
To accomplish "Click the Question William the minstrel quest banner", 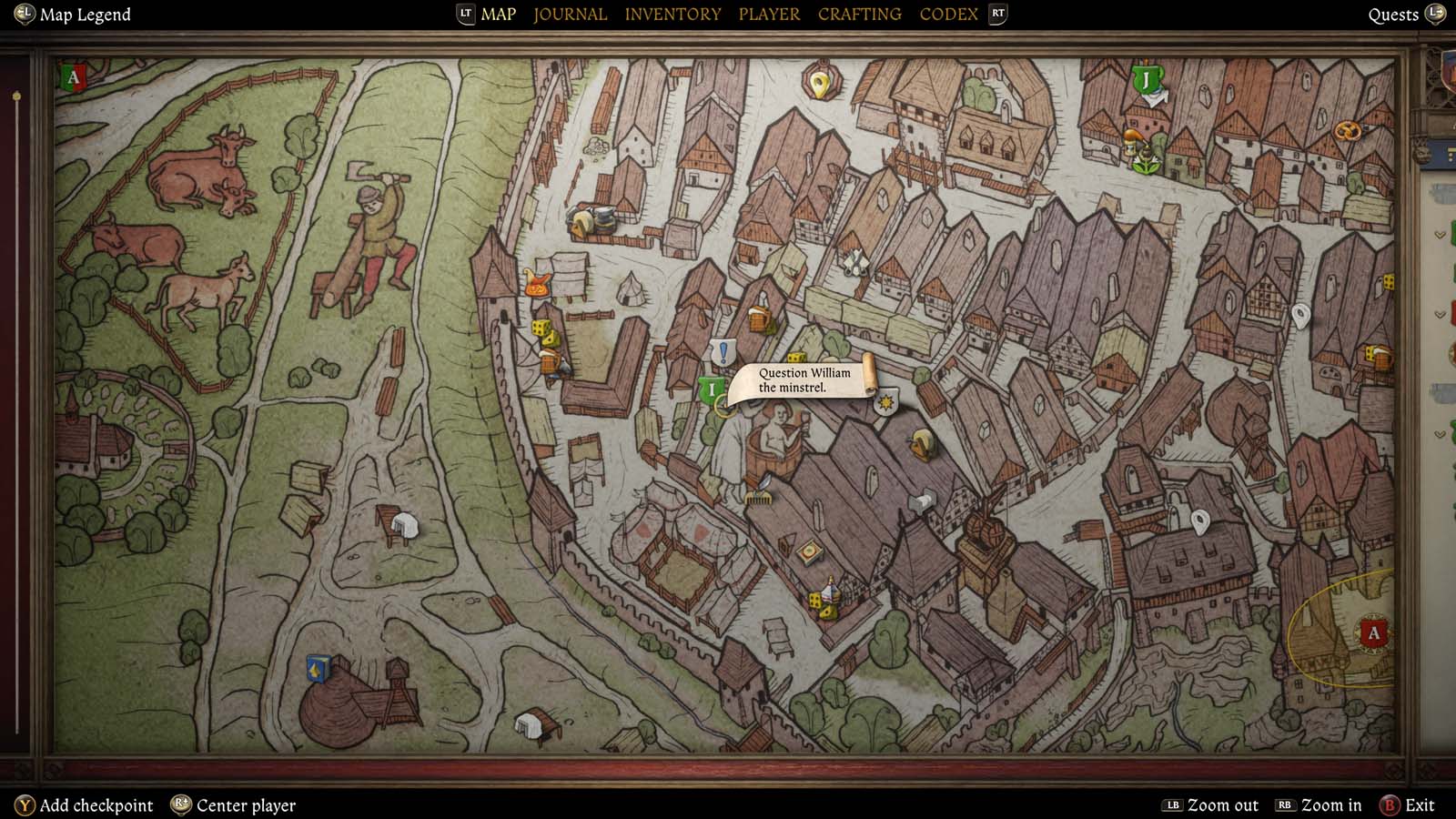I will point(803,379).
